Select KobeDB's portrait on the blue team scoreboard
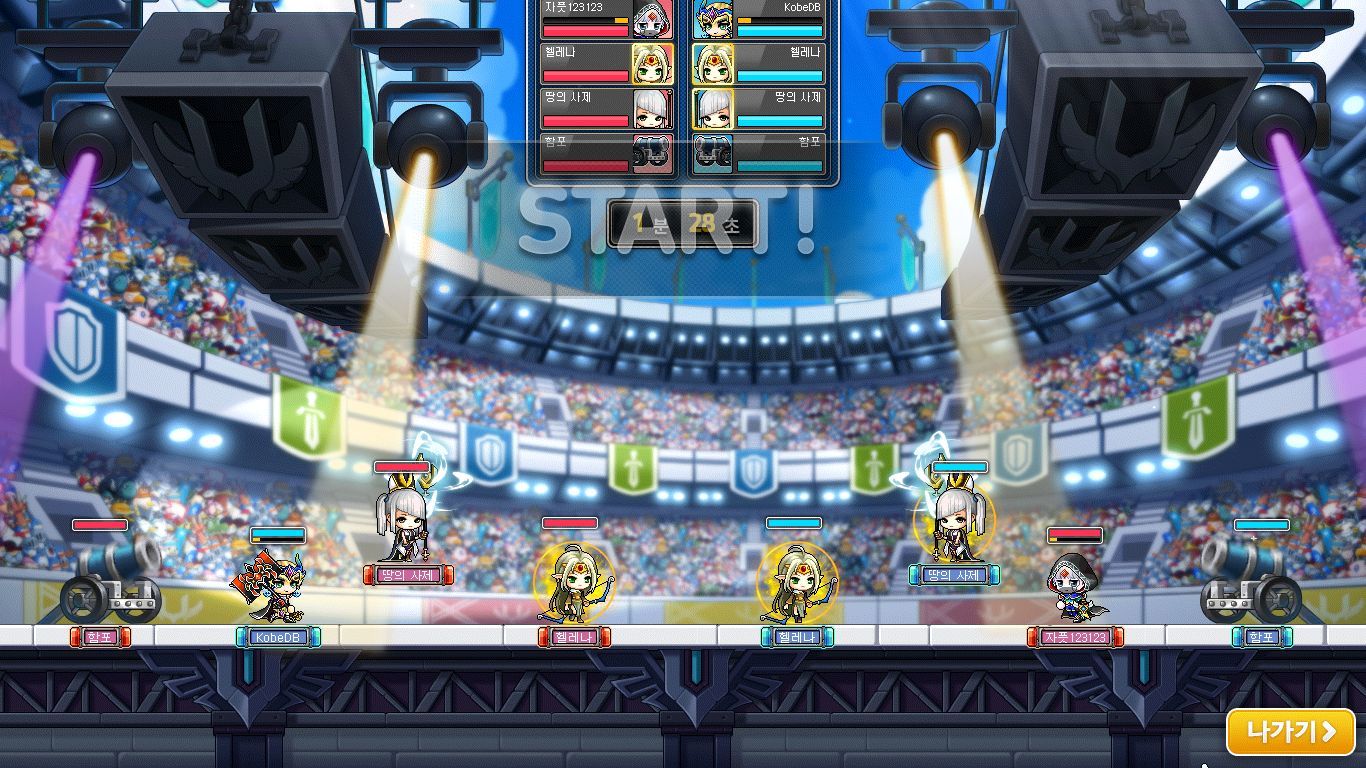The image size is (1366, 768). [711, 18]
